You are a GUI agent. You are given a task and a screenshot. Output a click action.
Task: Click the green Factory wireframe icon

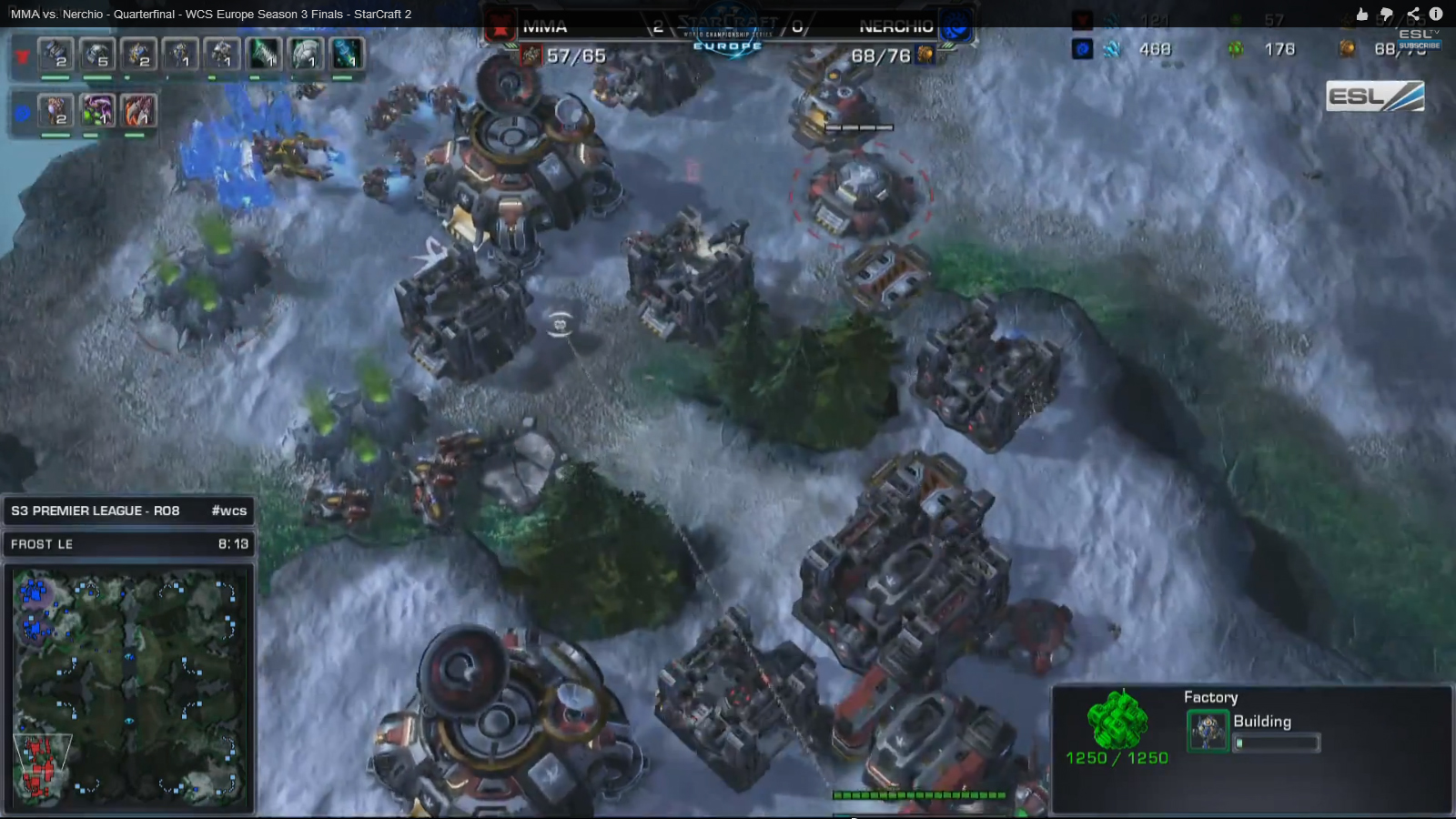(1117, 720)
